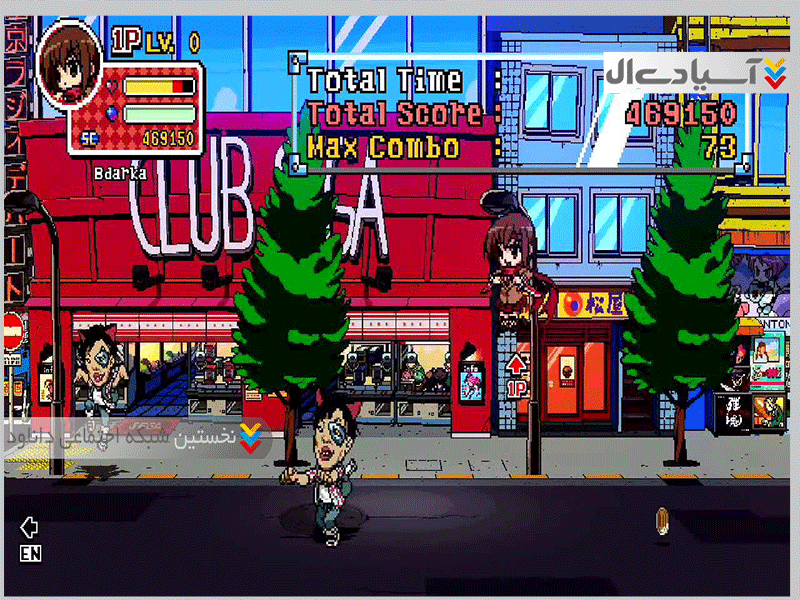The width and height of the screenshot is (800, 600).
Task: Click the player one character portrait
Action: tap(71, 57)
